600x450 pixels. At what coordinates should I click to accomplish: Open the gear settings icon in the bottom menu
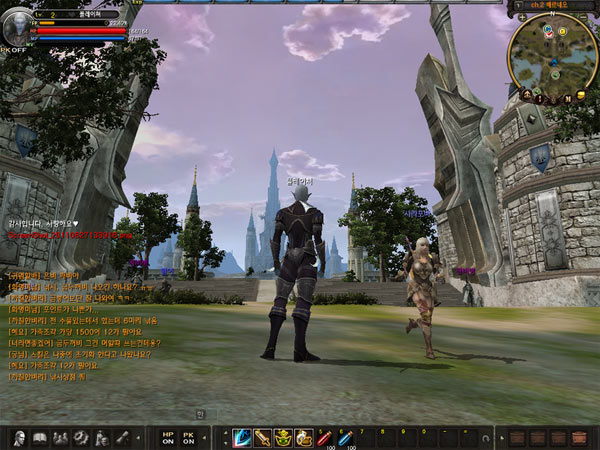[x=81, y=437]
